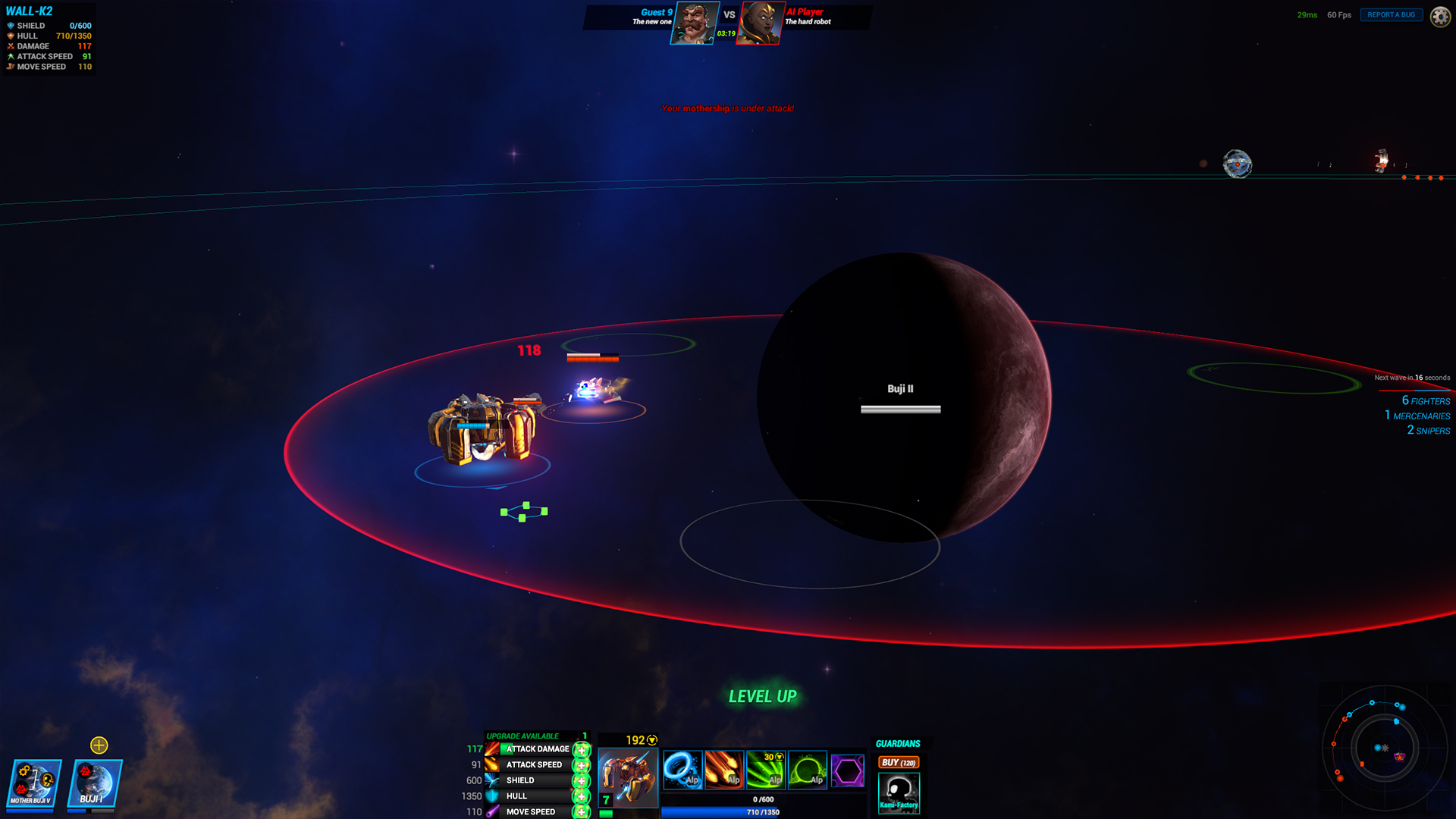Select the Kami-Factory guardian icon

tap(899, 792)
